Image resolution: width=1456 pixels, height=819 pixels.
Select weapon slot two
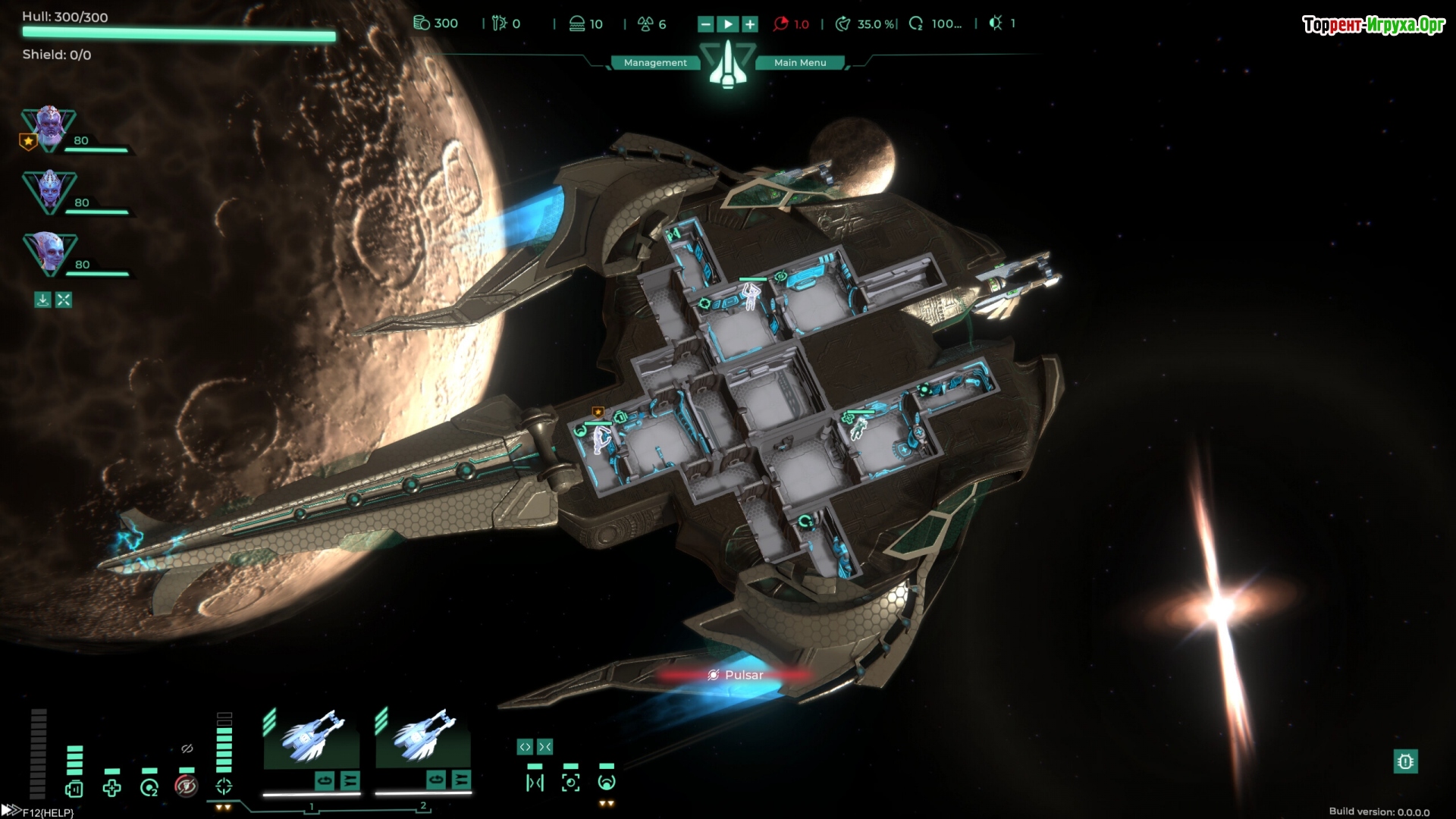[423, 739]
